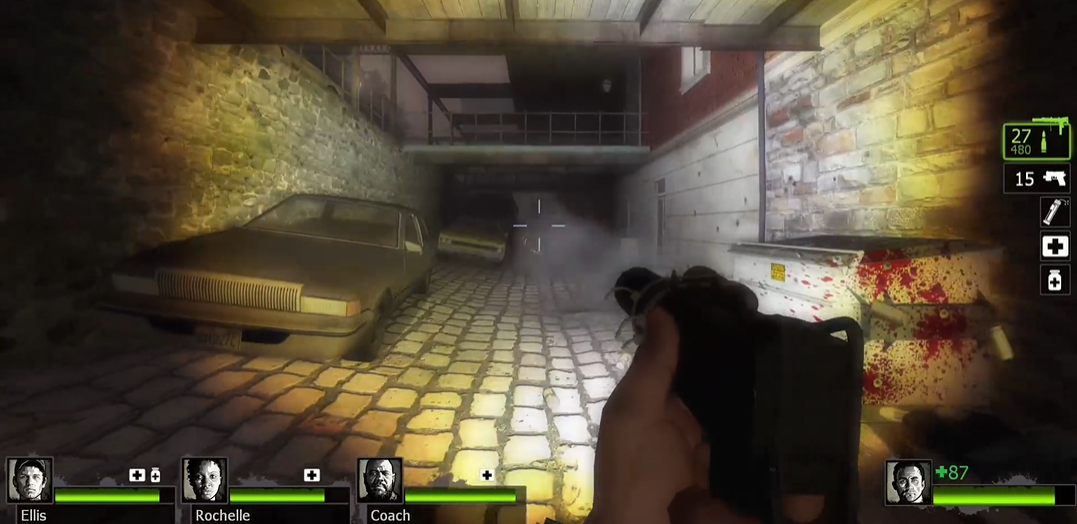Screen dimensions: 1077x524
Task: Equip the pipe bomb throwable
Action: point(1054,211)
